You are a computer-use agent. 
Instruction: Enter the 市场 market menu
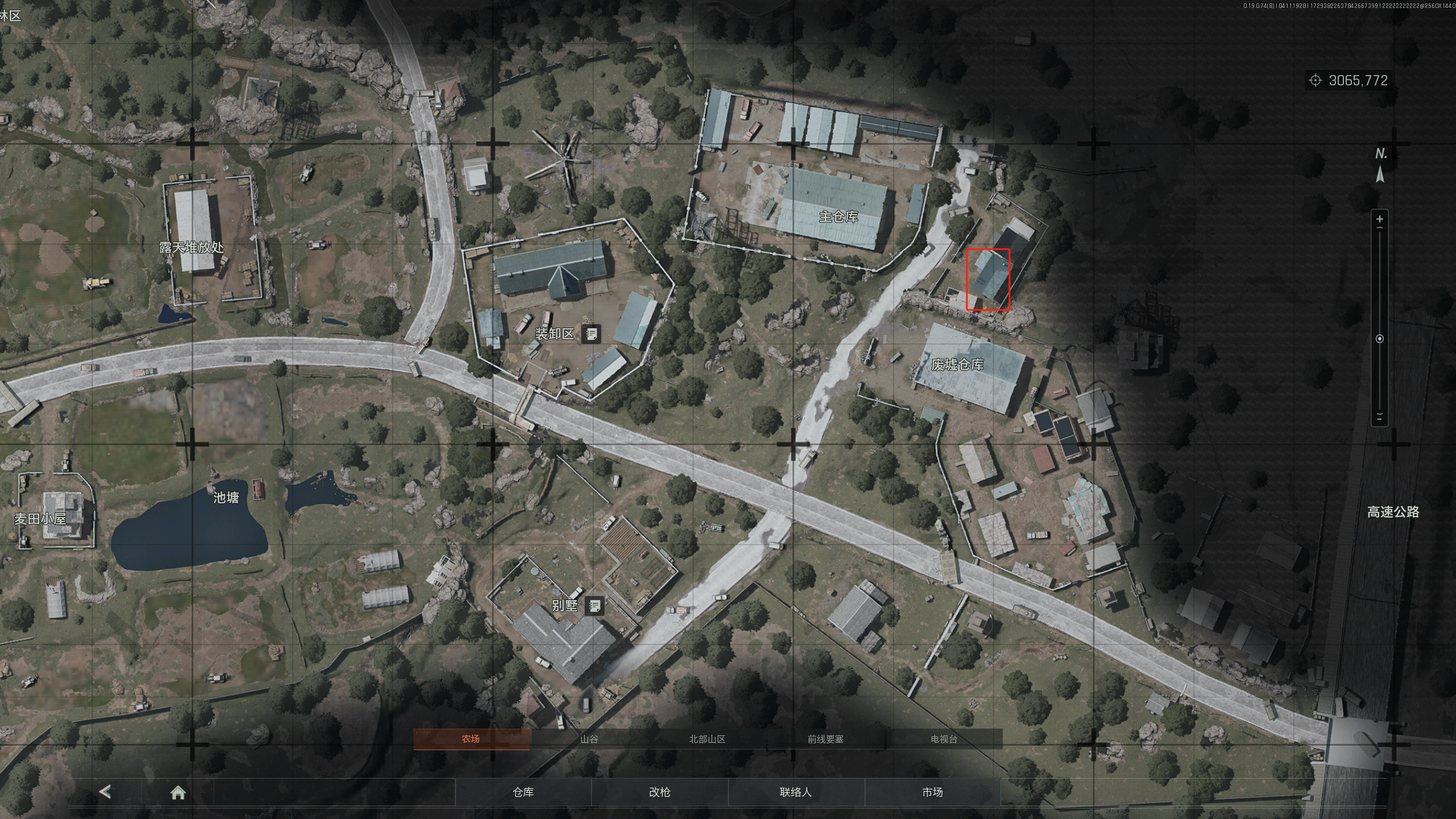(932, 792)
